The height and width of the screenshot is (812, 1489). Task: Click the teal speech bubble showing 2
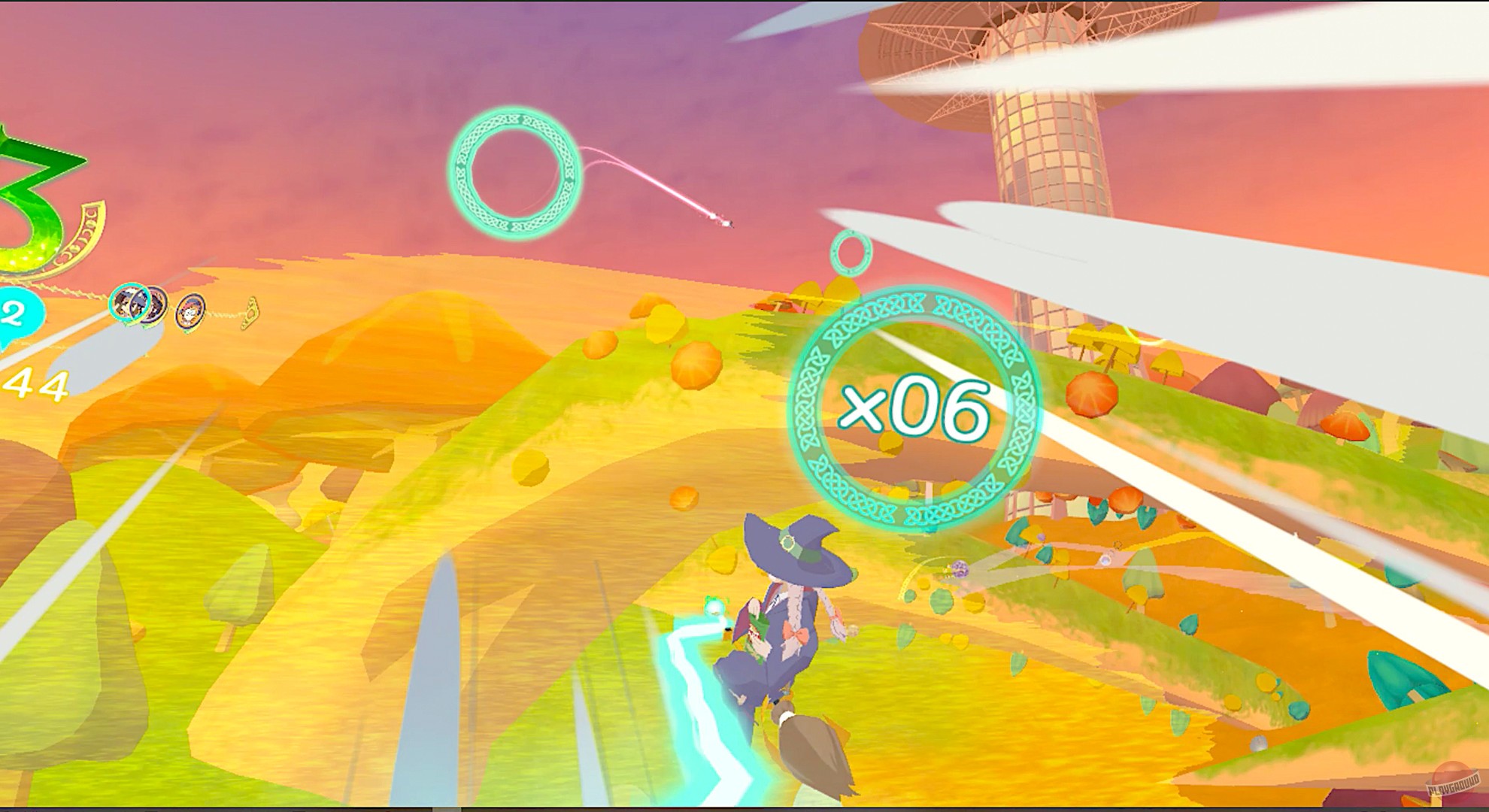pyautogui.click(x=15, y=312)
